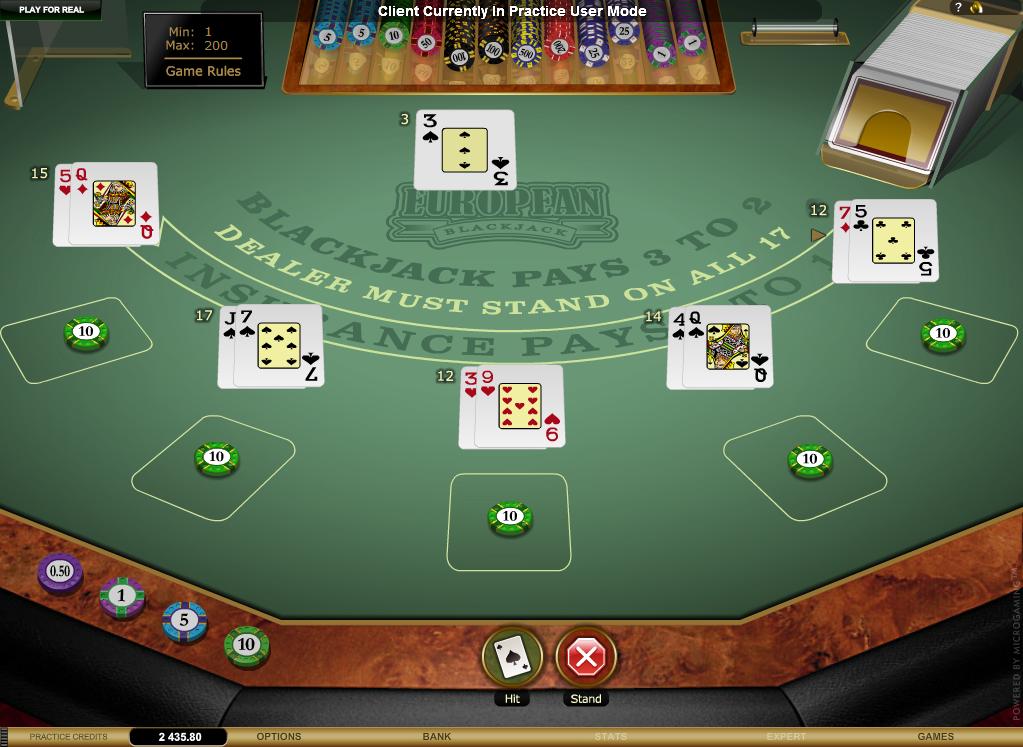1023x747 pixels.
Task: Open help with the question mark icon
Action: point(958,8)
